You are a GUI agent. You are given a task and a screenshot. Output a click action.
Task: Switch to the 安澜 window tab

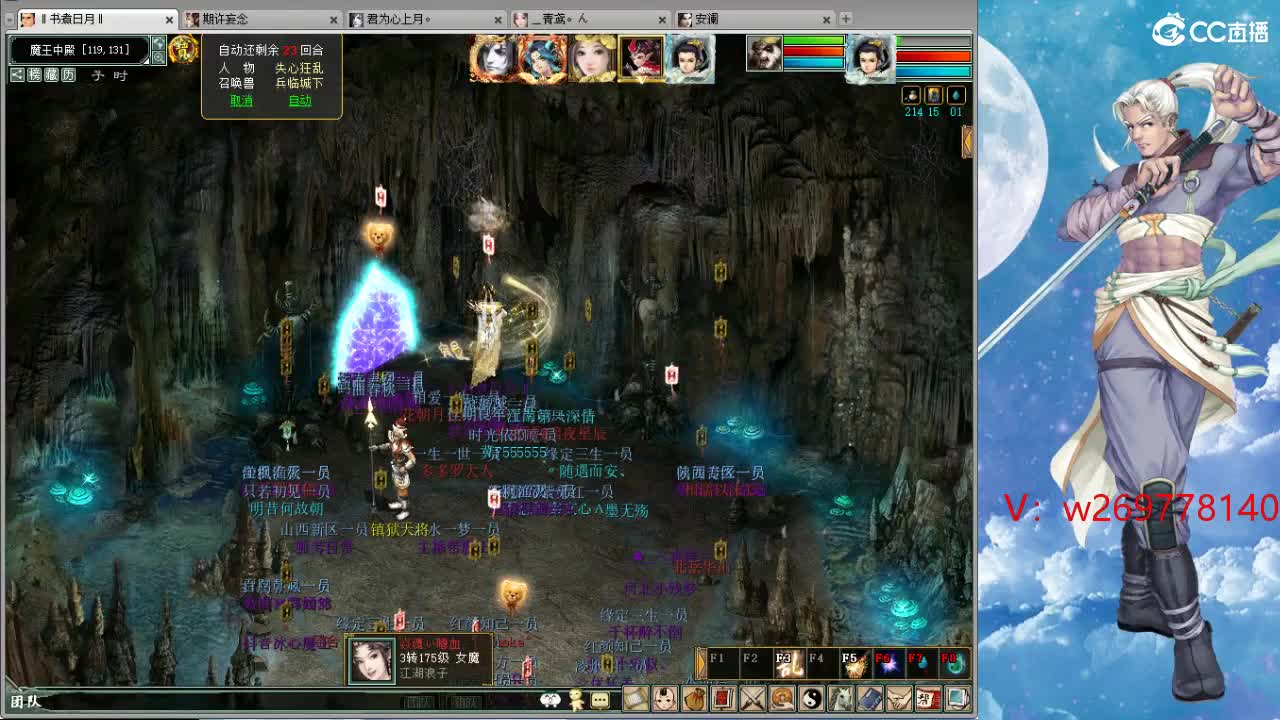tap(710, 18)
